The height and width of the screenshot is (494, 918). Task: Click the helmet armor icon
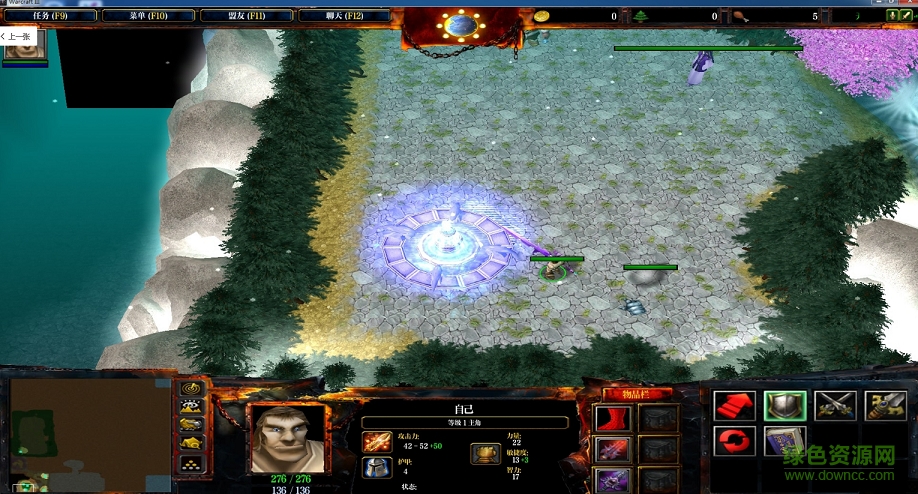coord(377,467)
